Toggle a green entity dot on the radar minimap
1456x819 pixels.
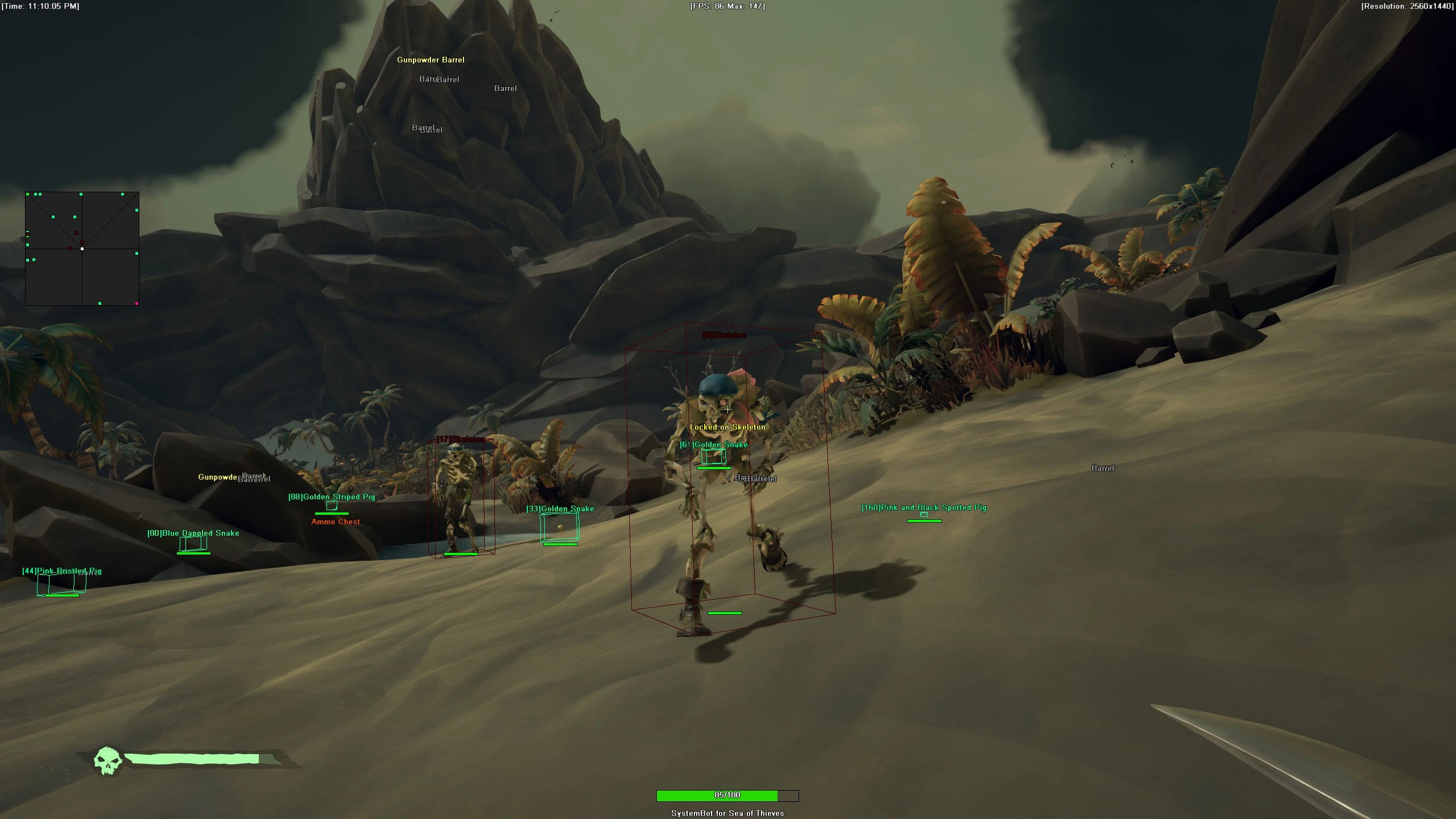pyautogui.click(x=53, y=217)
